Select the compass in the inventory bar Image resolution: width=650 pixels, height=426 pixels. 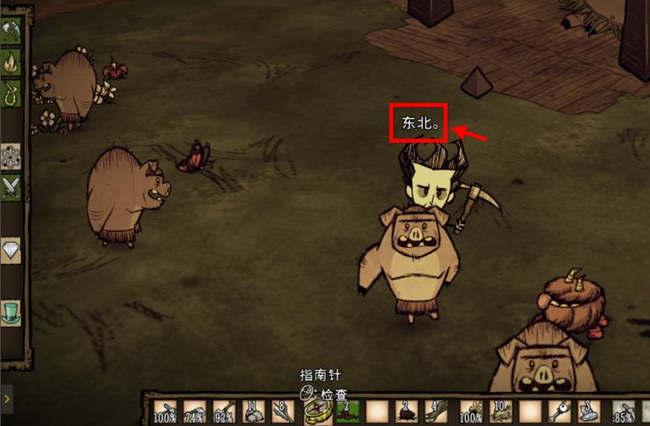pyautogui.click(x=318, y=410)
